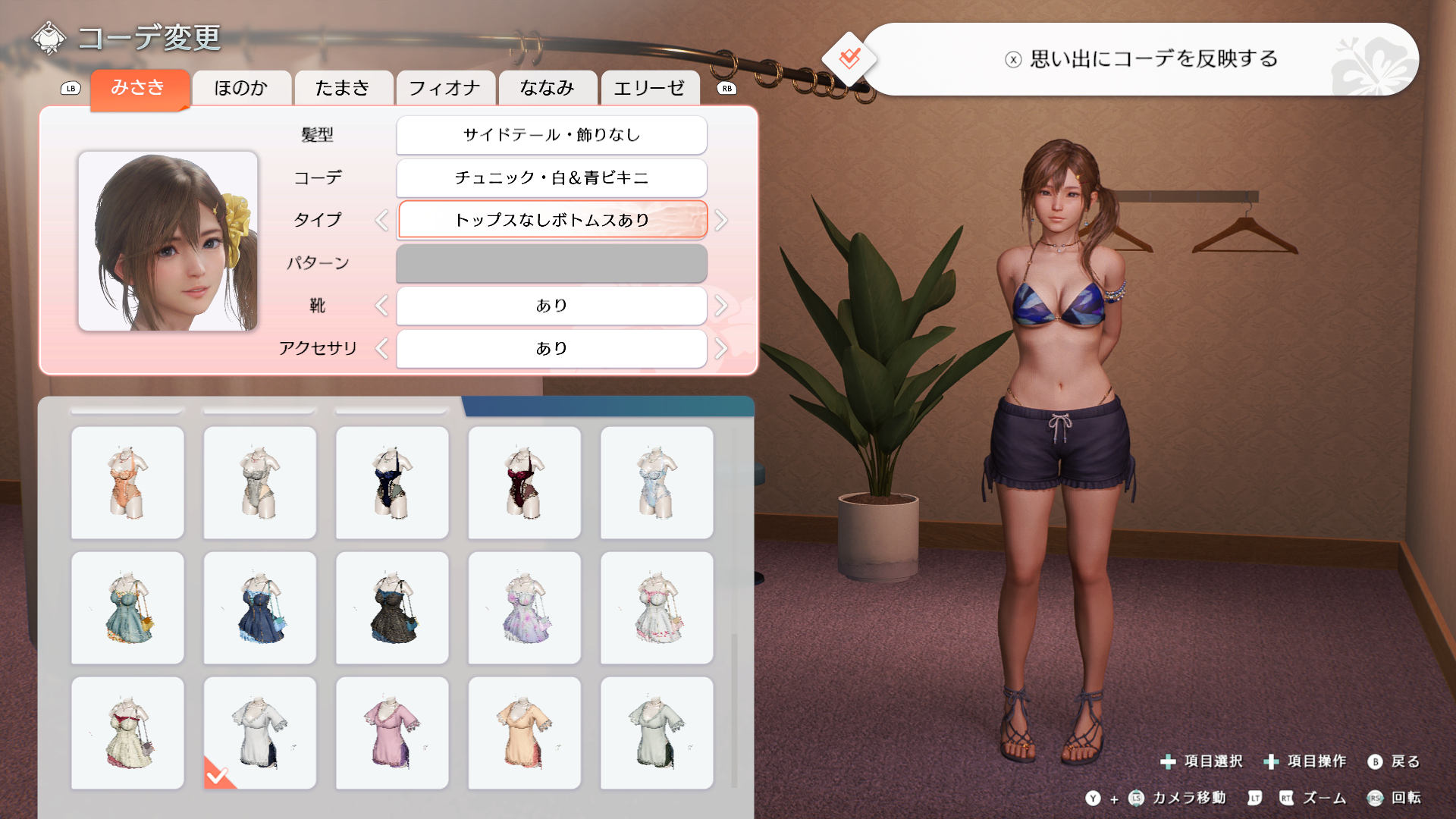Select the checked white tunic thumbnail
This screenshot has height=819, width=1456.
pyautogui.click(x=260, y=733)
